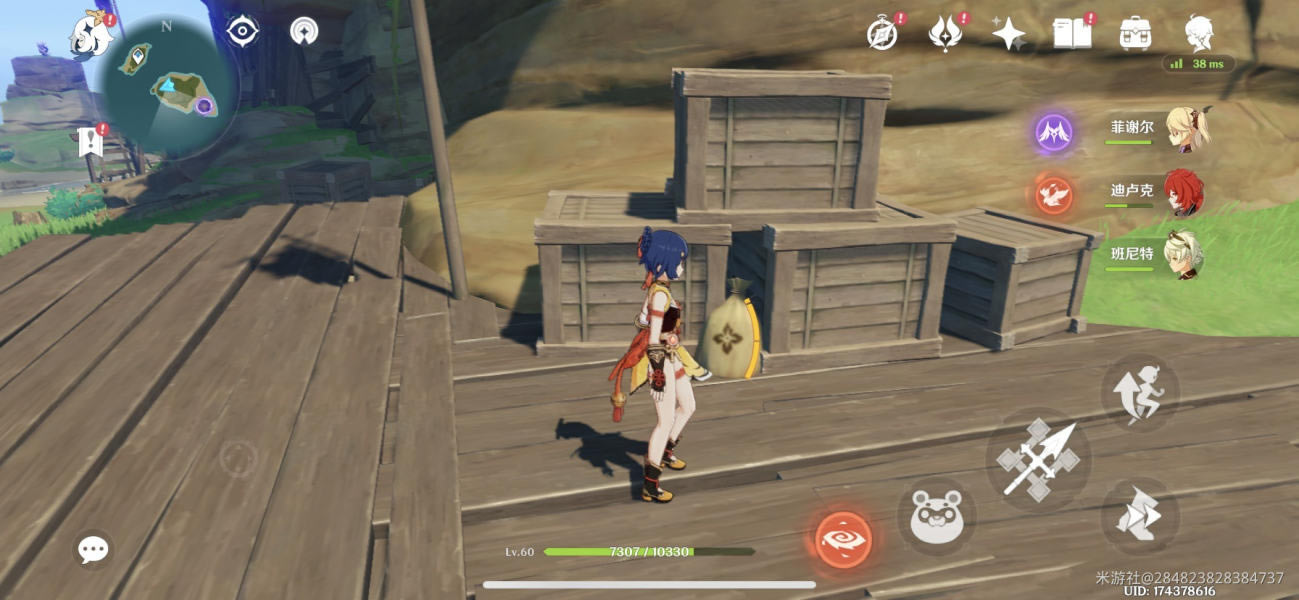Viewport: 1299px width, 600px height.
Task: Open the backpack inventory
Action: (x=1135, y=34)
